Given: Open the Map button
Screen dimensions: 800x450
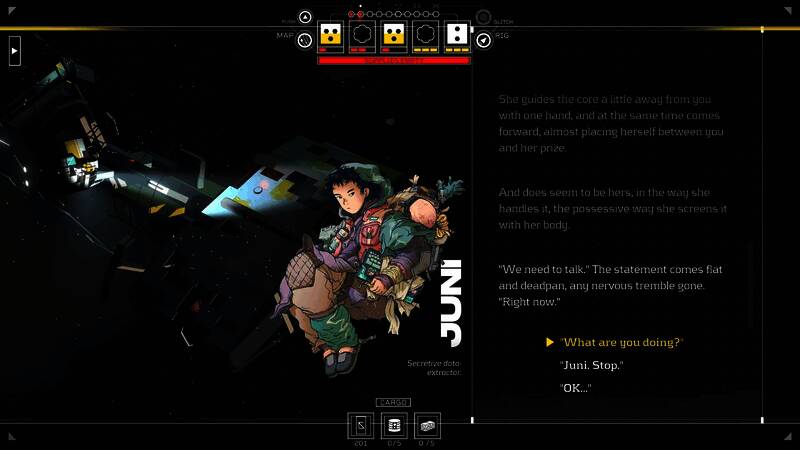Looking at the screenshot, I should (305, 40).
